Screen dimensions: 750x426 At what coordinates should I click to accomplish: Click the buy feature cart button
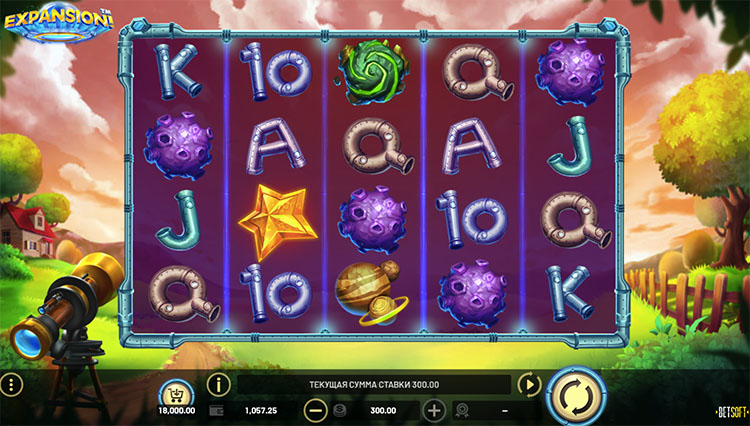175,393
